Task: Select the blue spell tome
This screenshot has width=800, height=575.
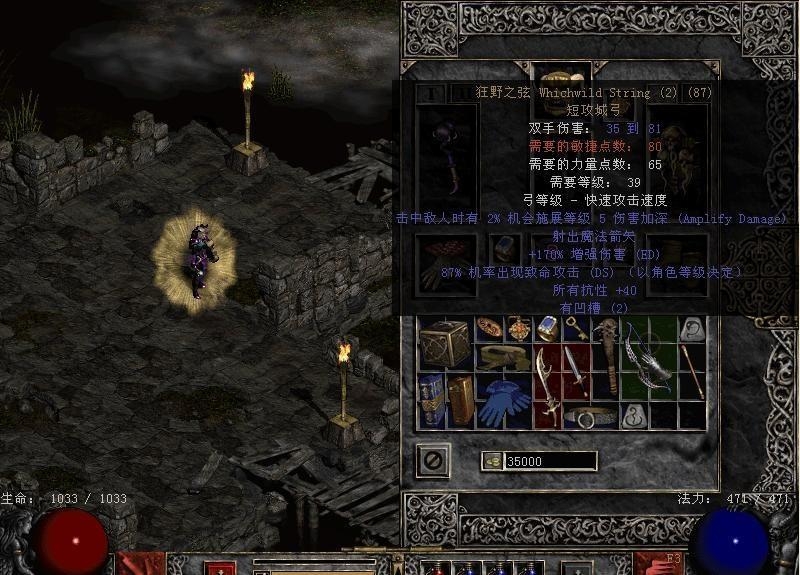Action: pos(432,399)
